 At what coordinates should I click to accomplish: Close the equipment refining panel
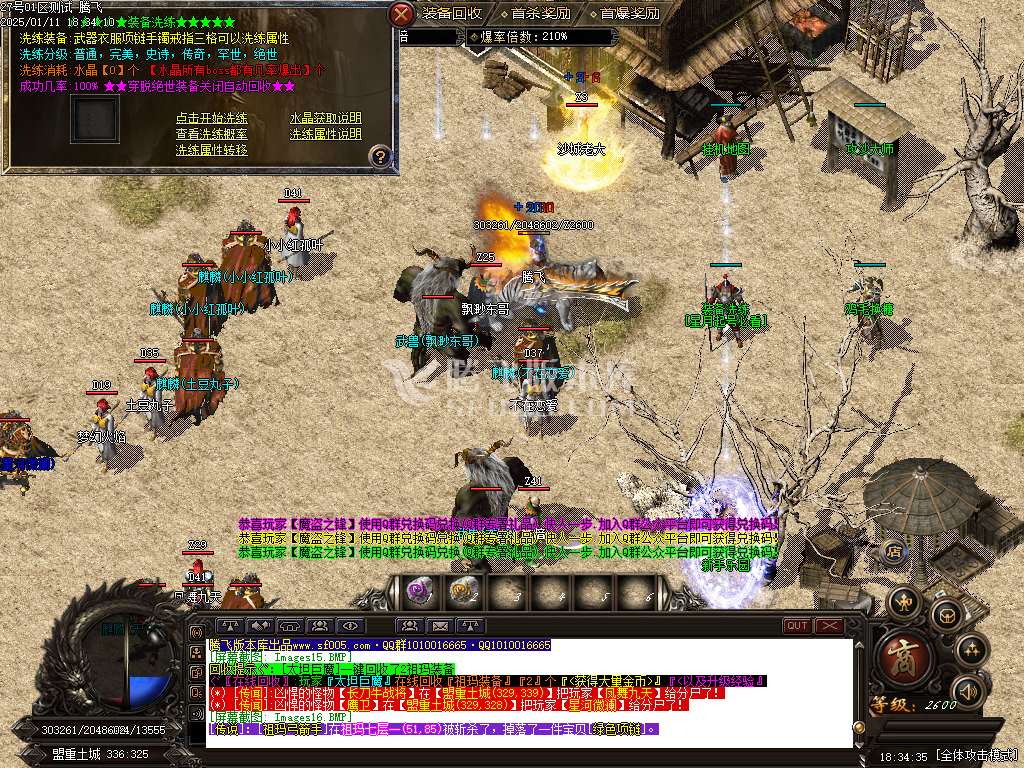click(x=401, y=14)
